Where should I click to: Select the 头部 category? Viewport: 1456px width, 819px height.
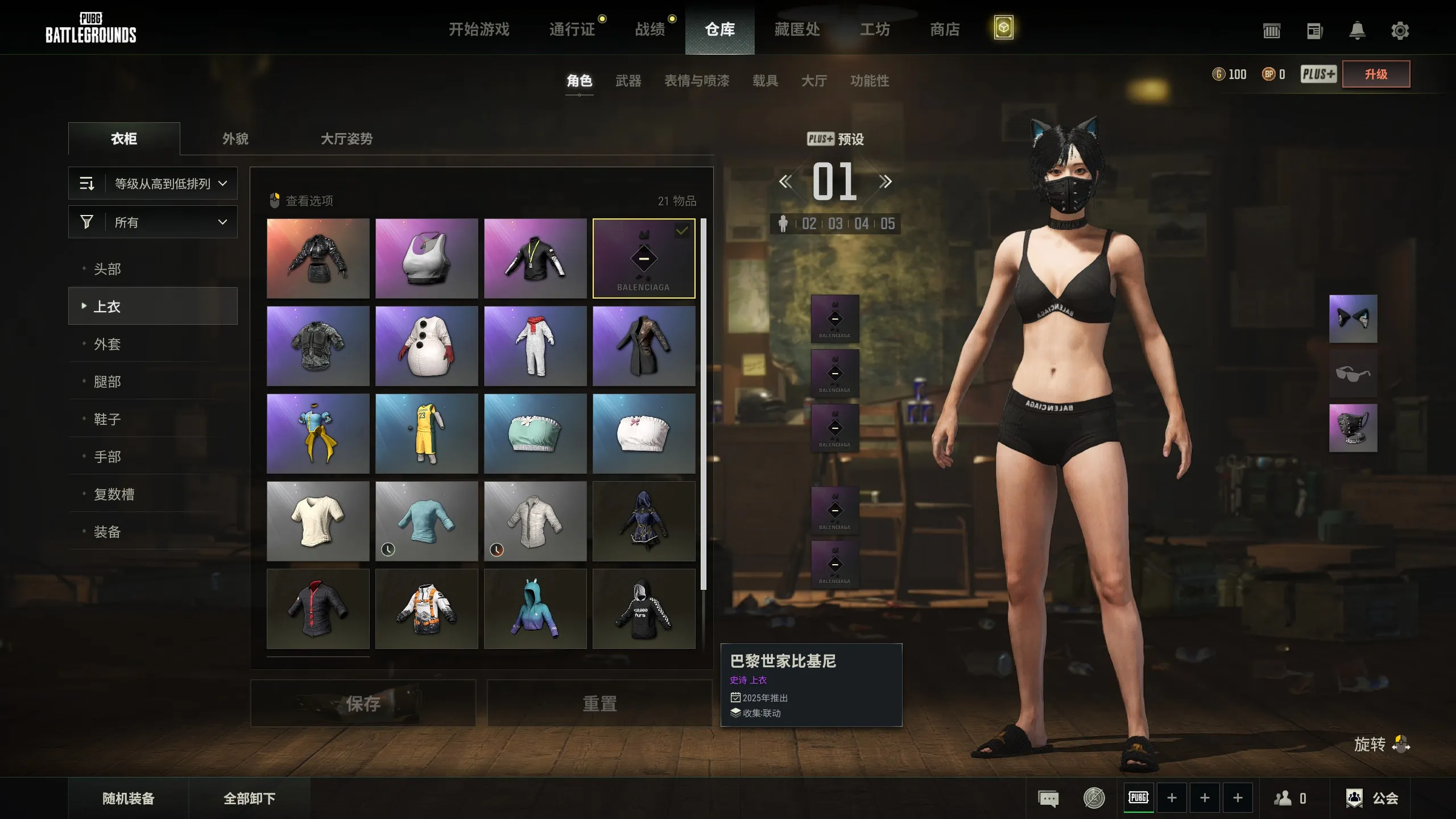pyautogui.click(x=107, y=269)
